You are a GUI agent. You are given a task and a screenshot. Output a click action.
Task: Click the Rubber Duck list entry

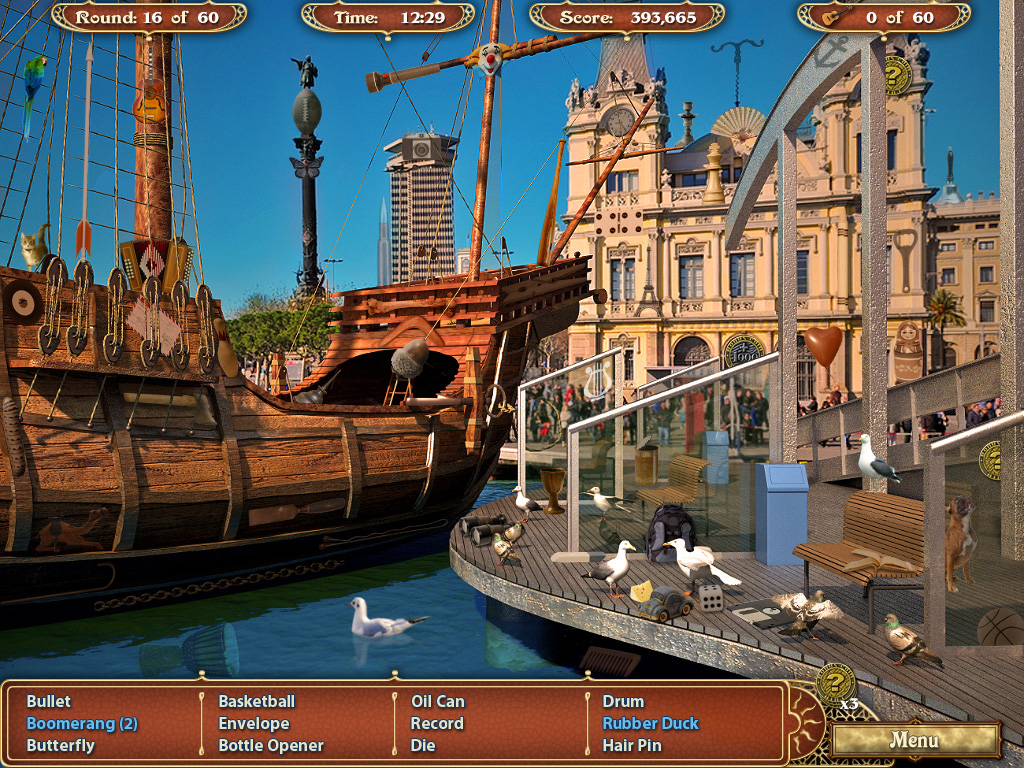click(x=650, y=723)
